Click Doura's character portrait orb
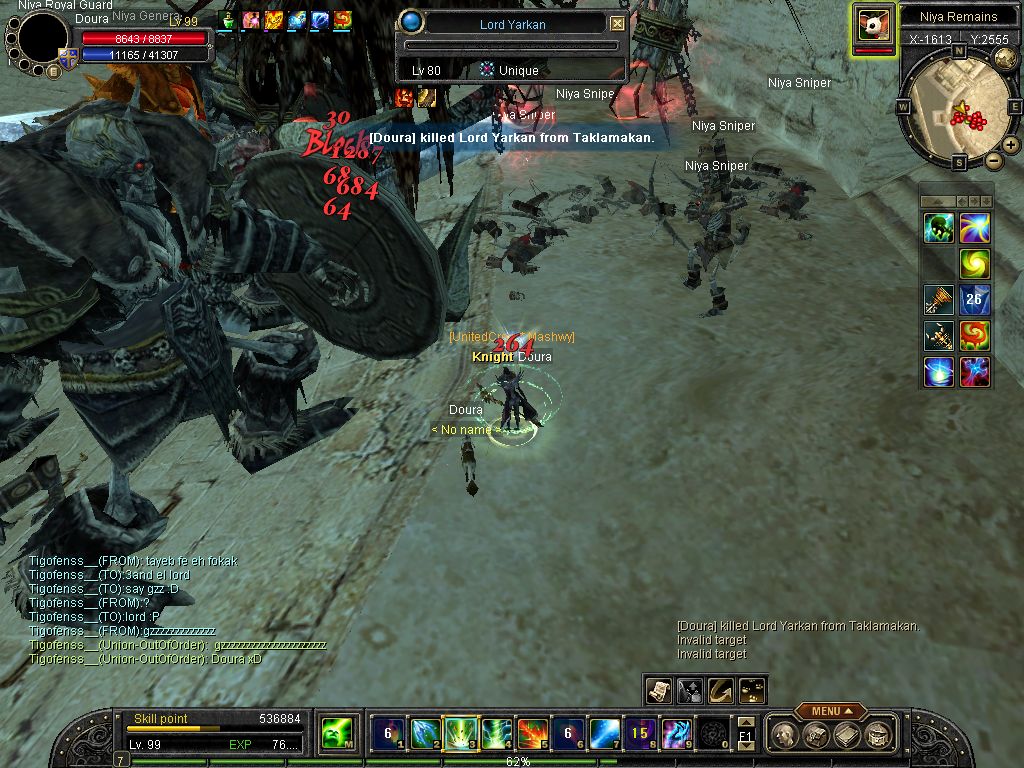1024x768 pixels. click(43, 37)
